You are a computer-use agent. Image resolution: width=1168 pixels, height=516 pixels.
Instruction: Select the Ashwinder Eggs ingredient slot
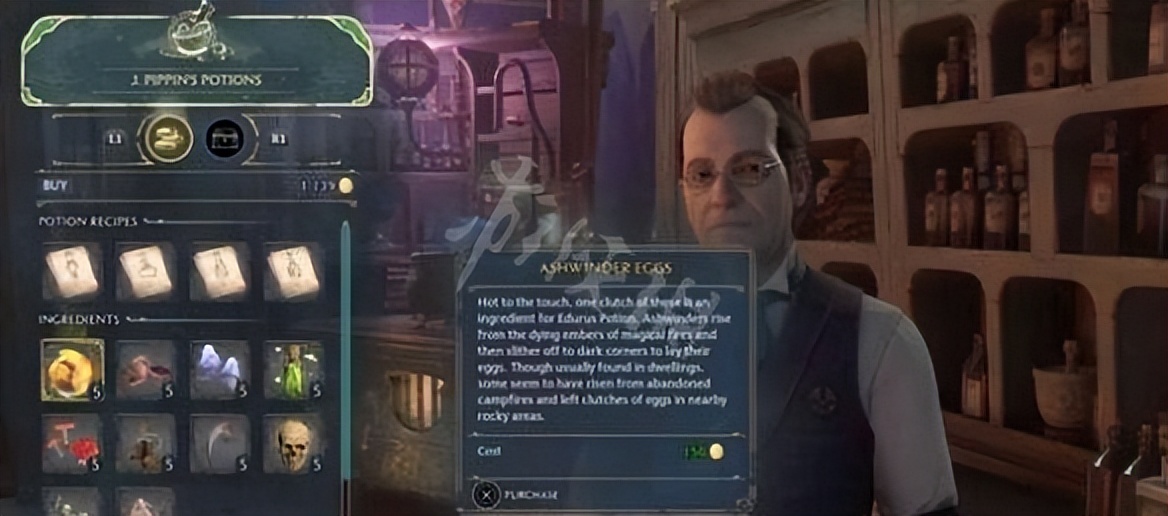(x=72, y=369)
